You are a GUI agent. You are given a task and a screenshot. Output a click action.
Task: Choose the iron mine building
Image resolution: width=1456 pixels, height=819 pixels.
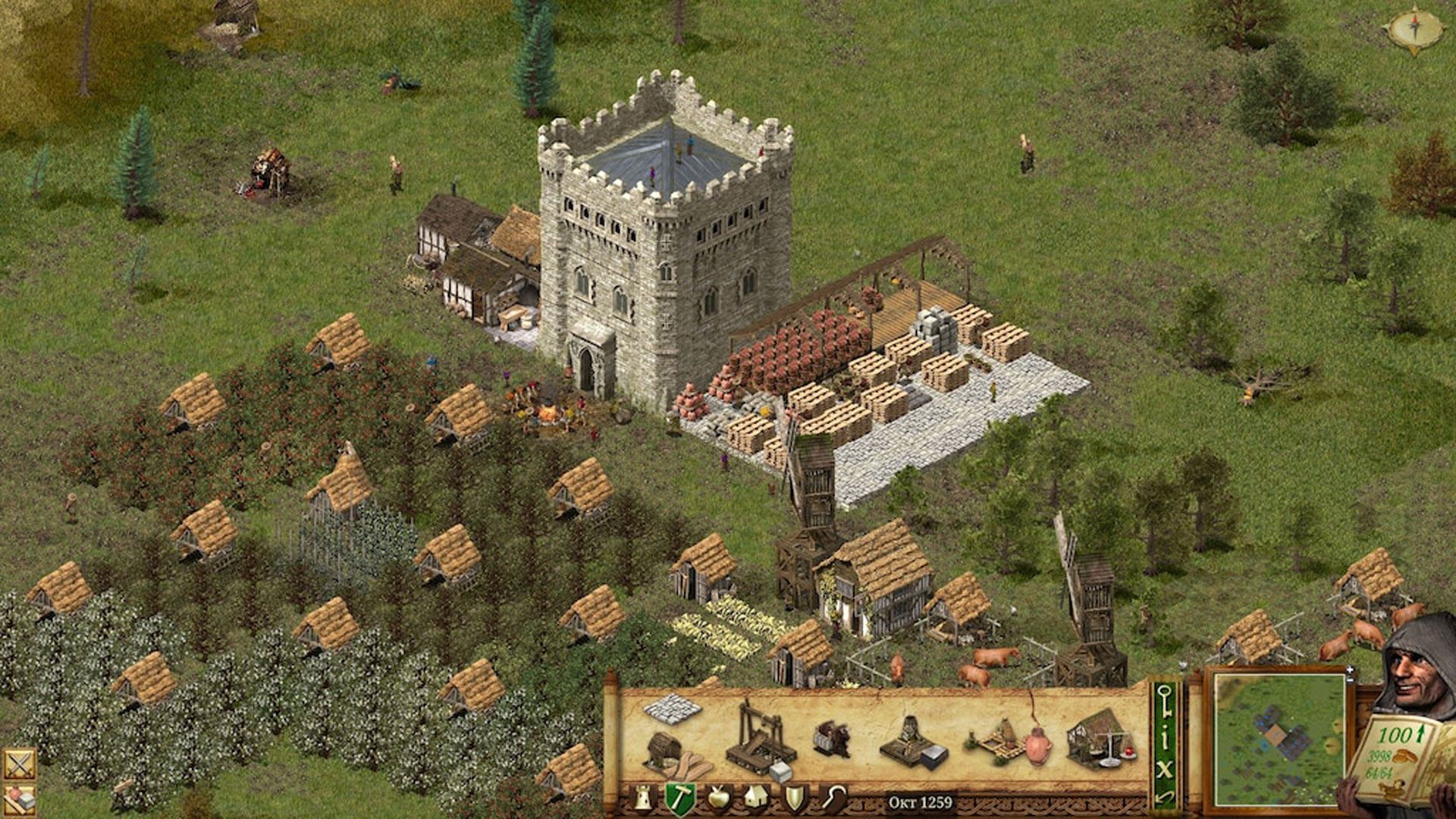[x=912, y=740]
